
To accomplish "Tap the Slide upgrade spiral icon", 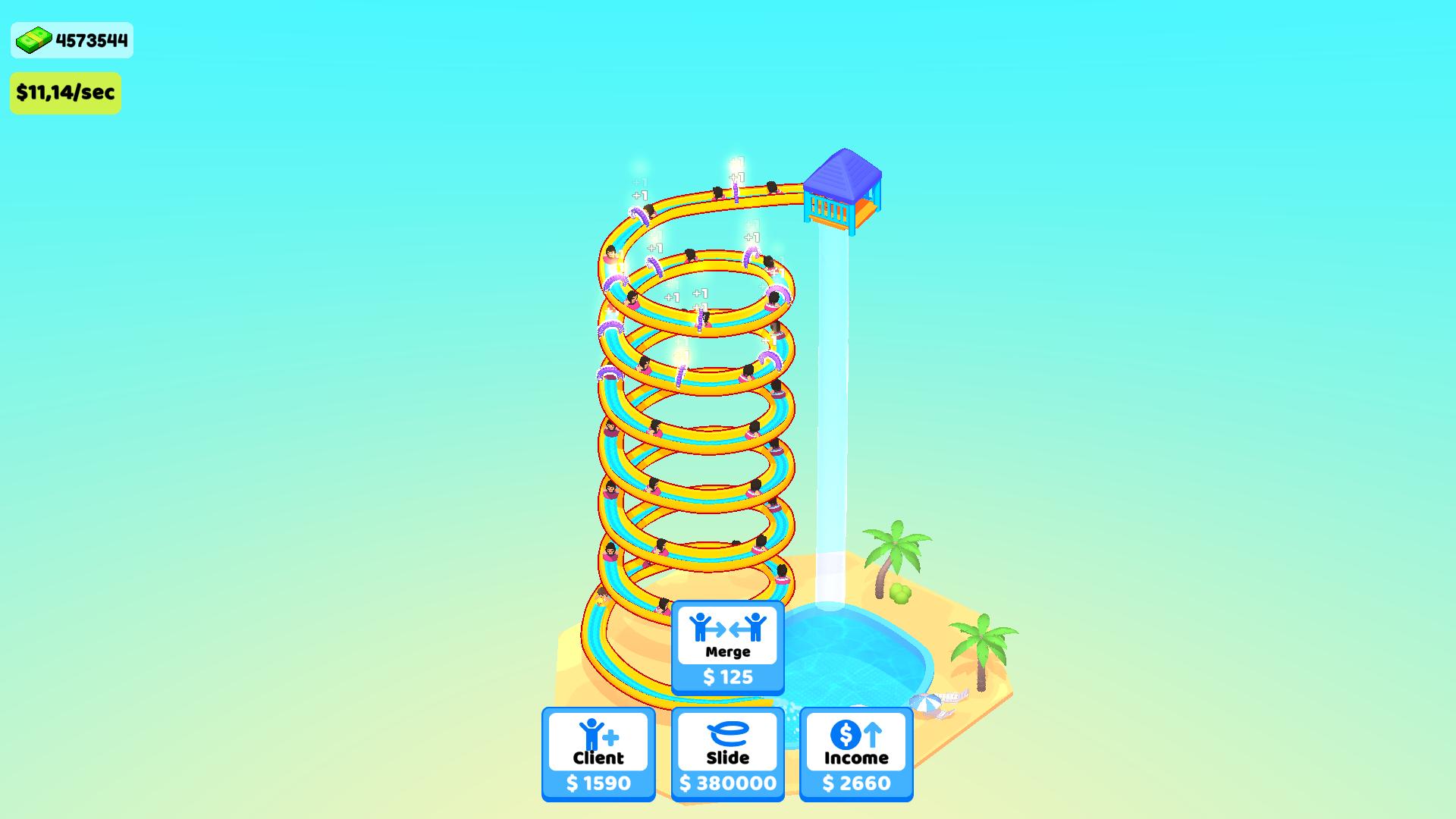I will (727, 734).
